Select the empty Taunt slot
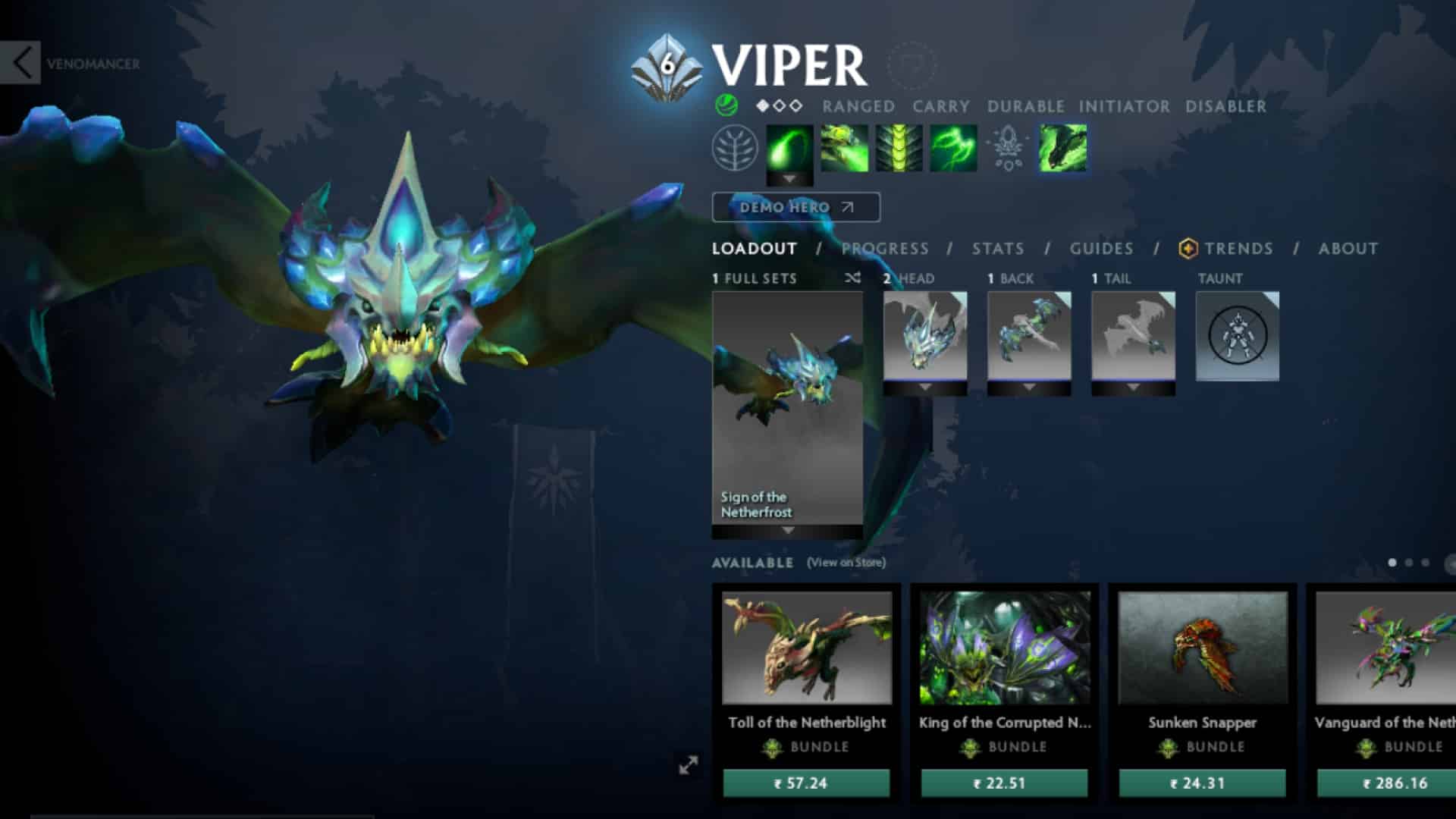Screen dimensions: 1456x819 (1238, 336)
